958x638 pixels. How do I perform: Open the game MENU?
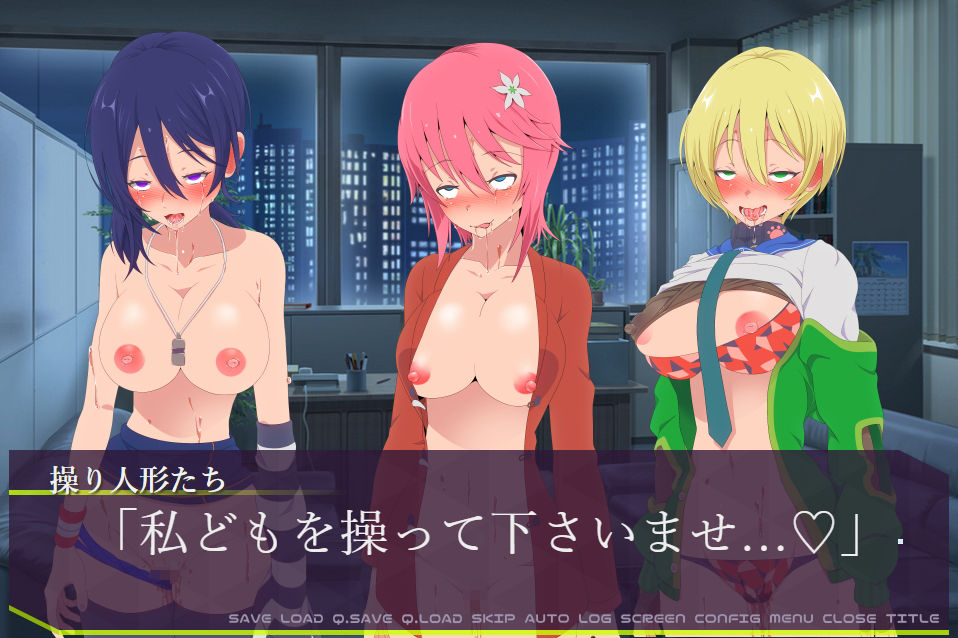[x=793, y=618]
